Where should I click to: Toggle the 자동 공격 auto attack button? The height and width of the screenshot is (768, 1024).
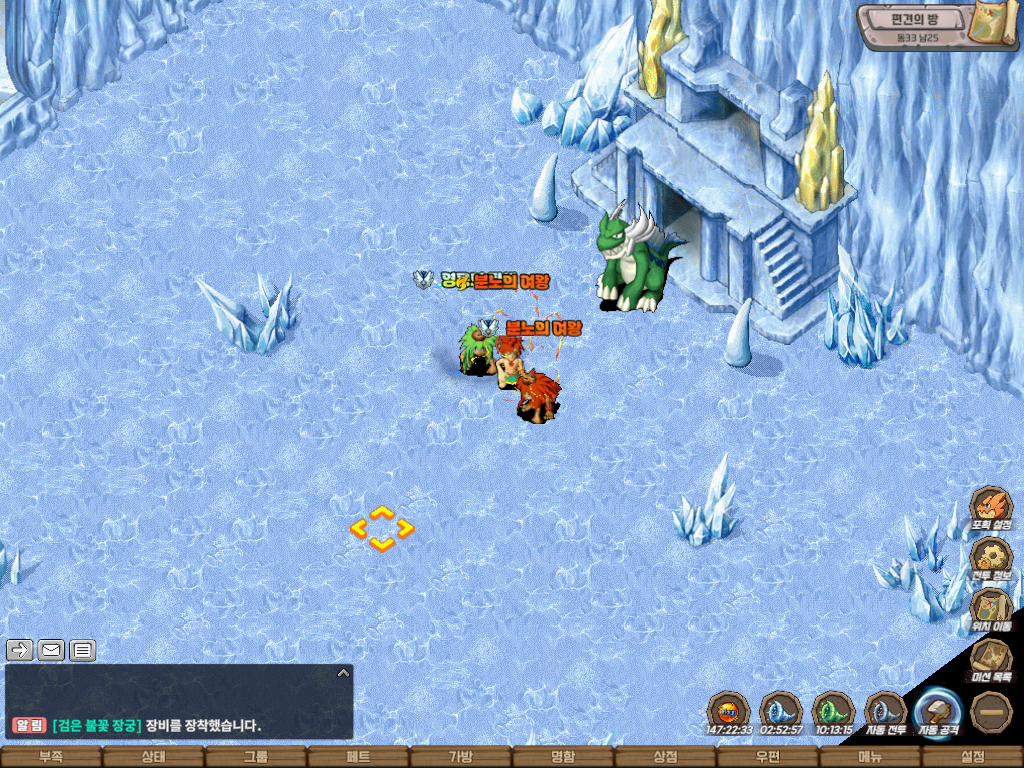coord(938,713)
